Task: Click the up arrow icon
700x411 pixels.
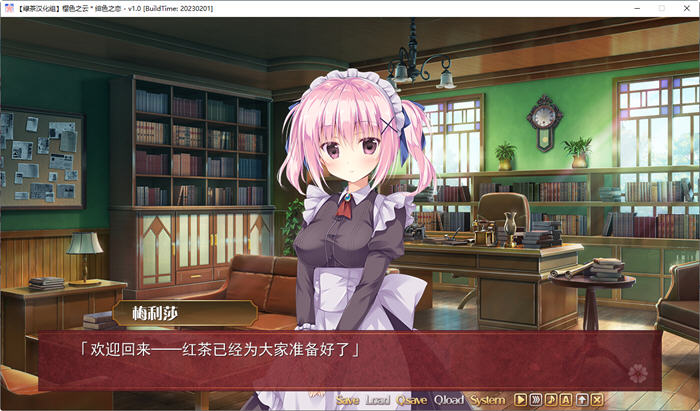Action: point(581,400)
